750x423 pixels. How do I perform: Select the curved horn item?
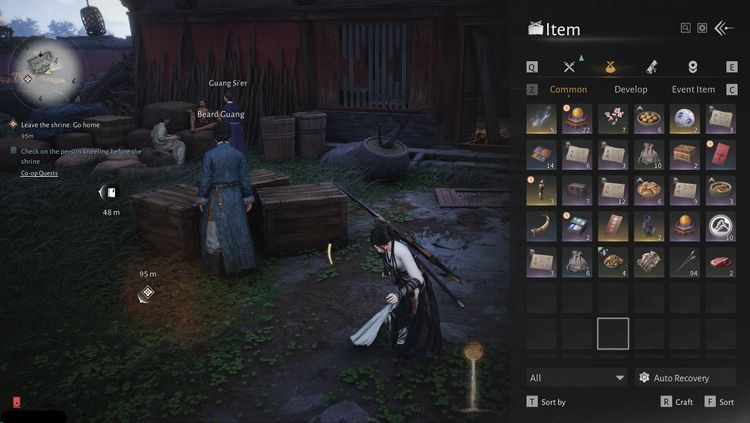pos(542,226)
